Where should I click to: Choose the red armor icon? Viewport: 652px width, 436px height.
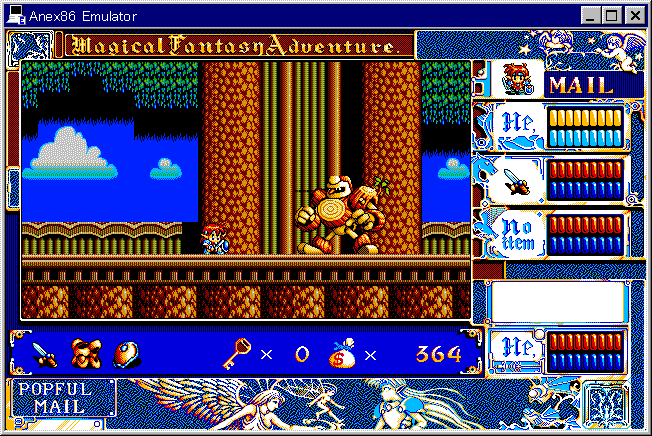click(85, 353)
